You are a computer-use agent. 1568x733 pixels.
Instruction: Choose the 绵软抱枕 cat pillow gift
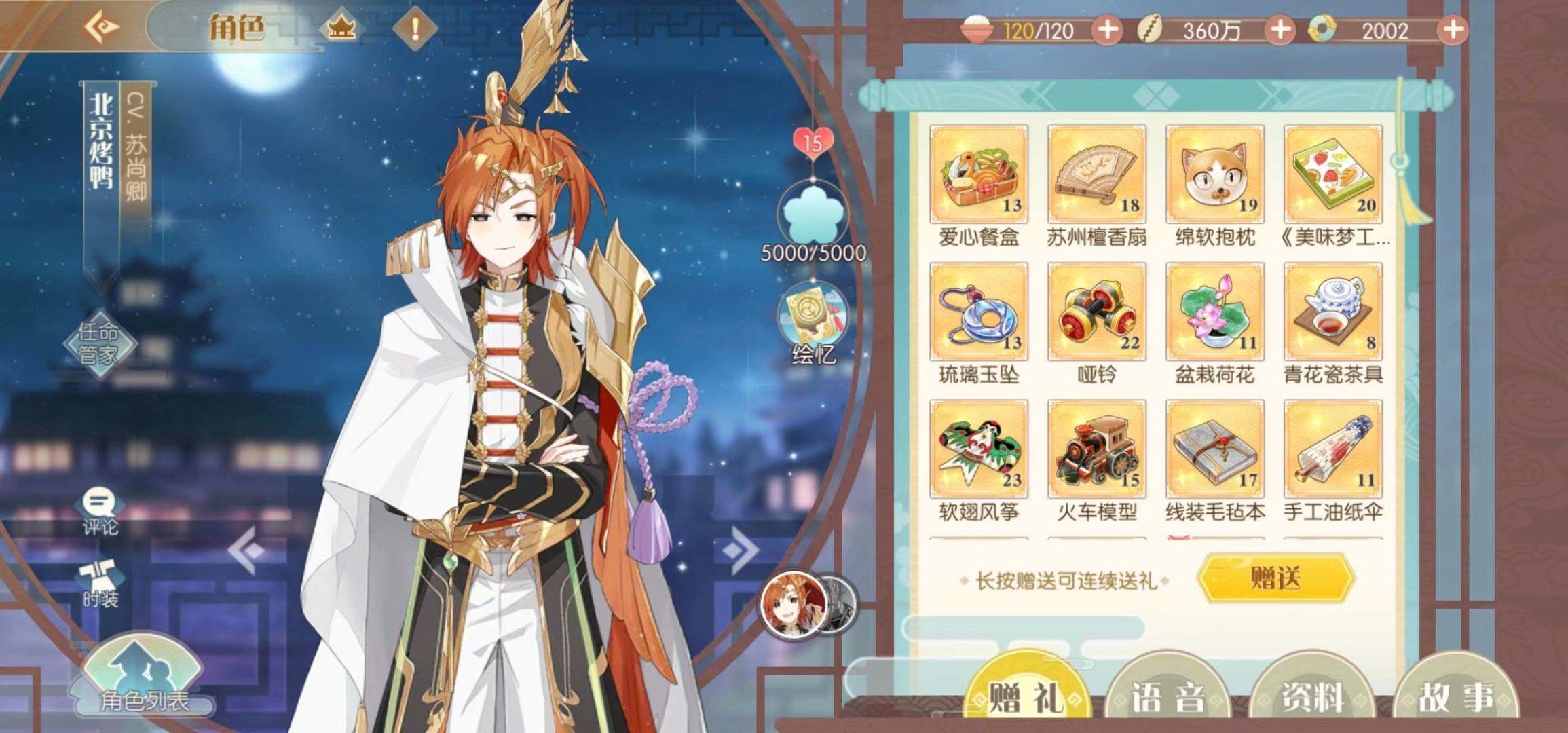(1214, 174)
